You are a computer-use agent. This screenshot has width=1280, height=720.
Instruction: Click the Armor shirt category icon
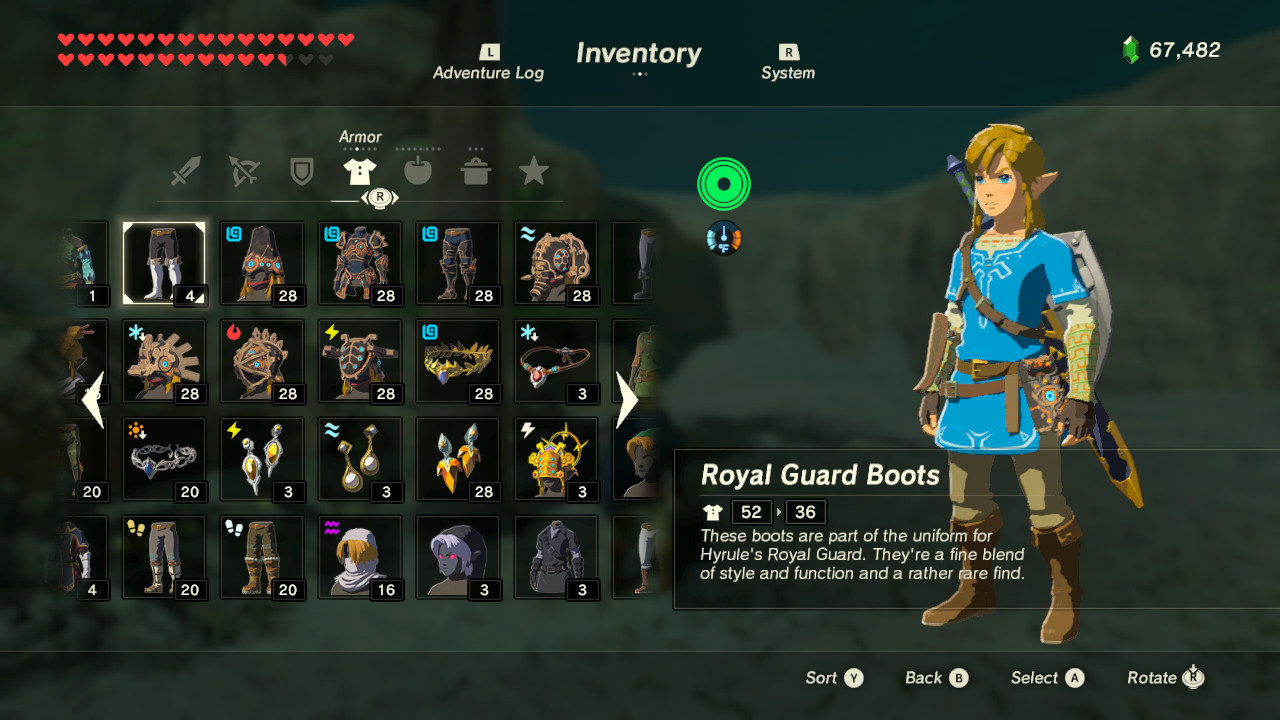359,168
